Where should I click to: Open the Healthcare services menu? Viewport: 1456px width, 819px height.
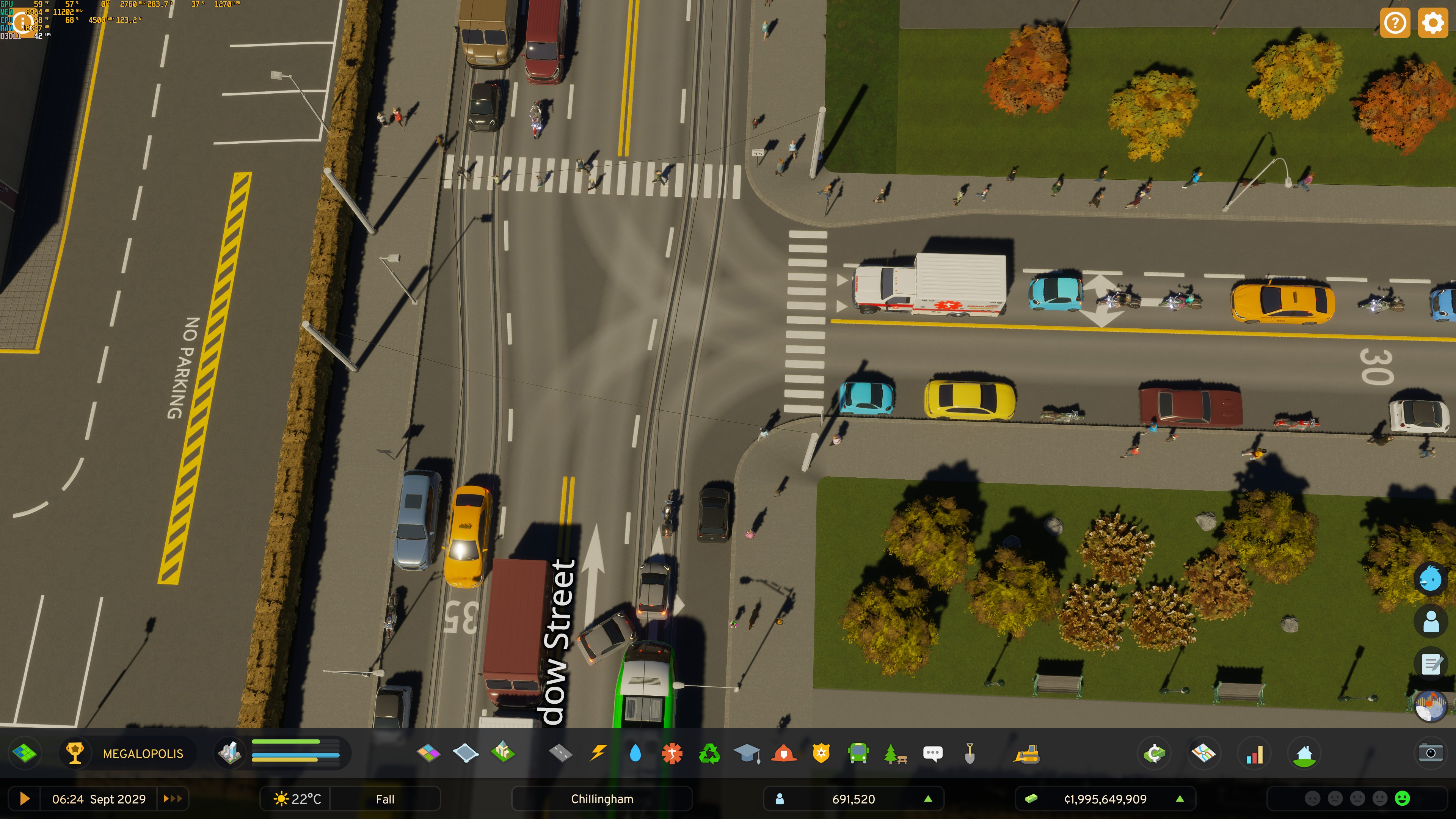click(x=672, y=753)
